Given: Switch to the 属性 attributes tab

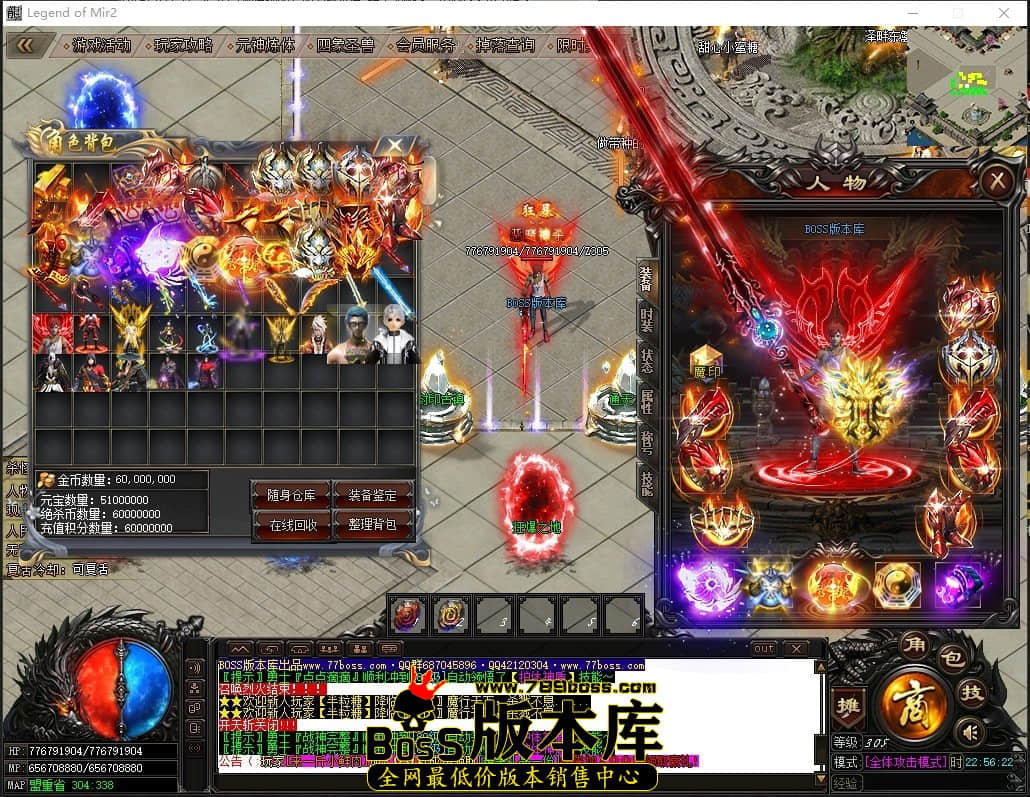Looking at the screenshot, I should coord(646,402).
